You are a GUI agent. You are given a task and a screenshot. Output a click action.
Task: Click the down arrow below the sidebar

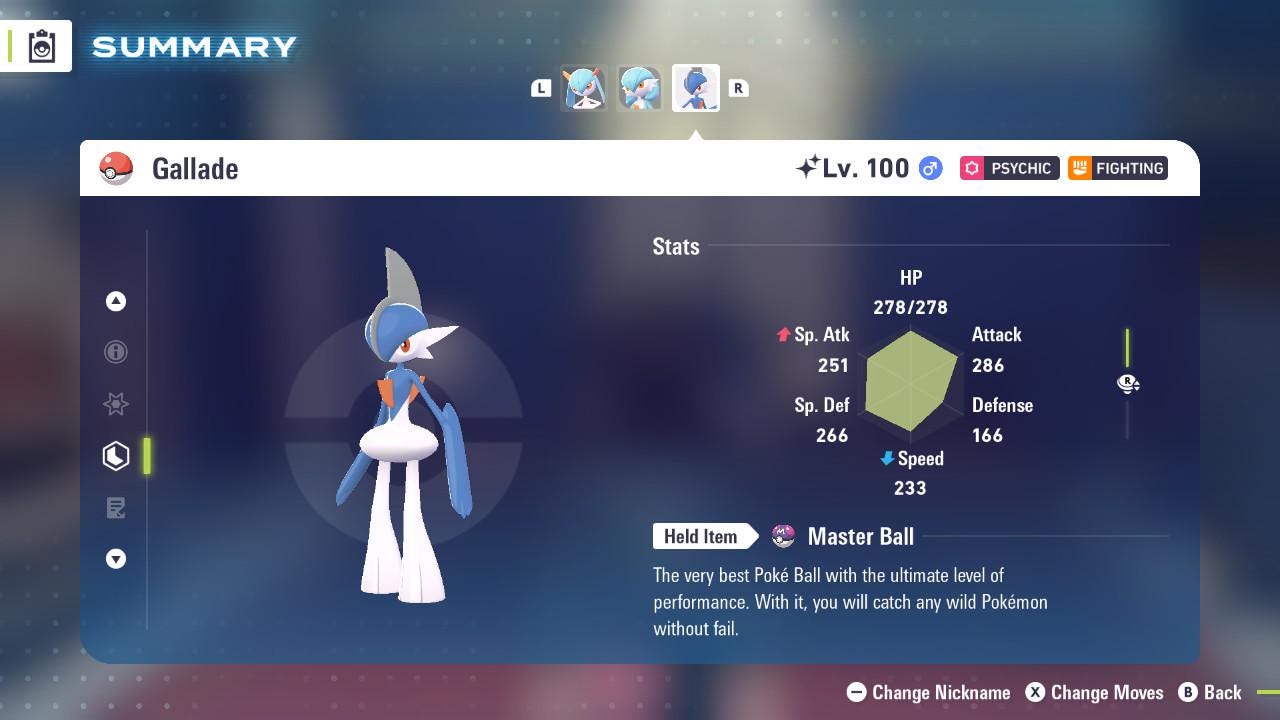[x=115, y=559]
